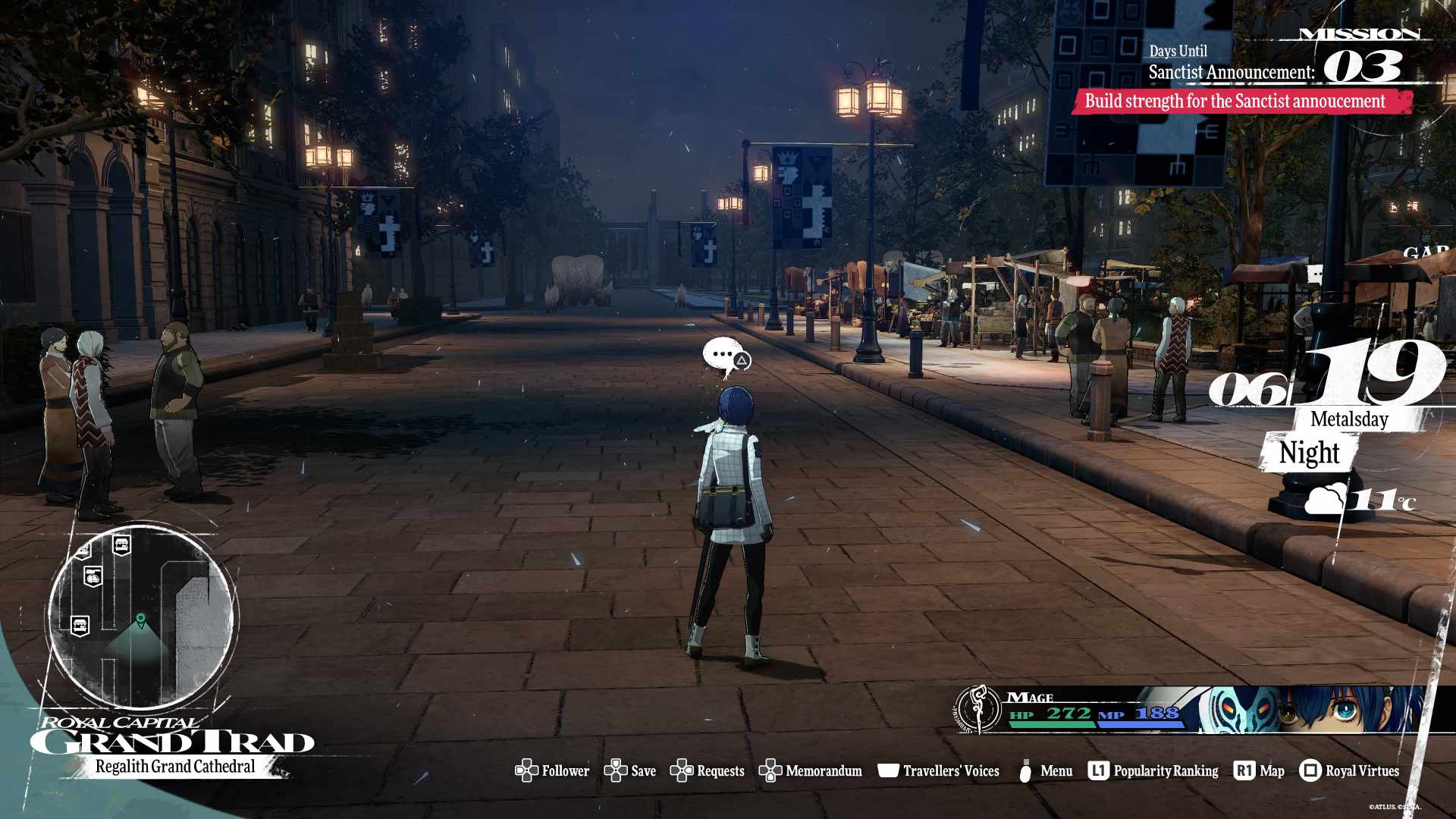Open the Requests list
Image resolution: width=1456 pixels, height=819 pixels.
pyautogui.click(x=708, y=770)
